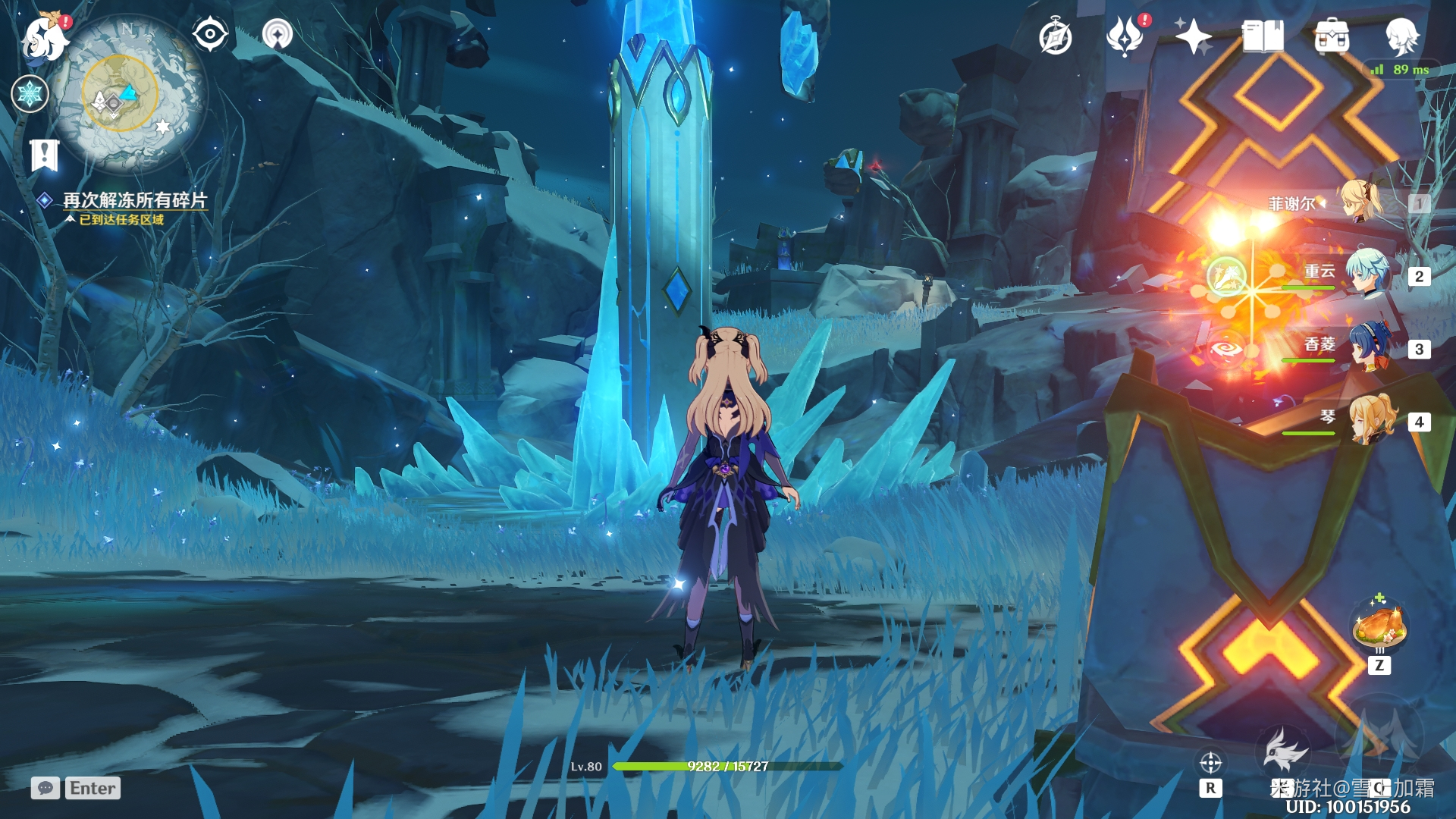Switch to party member 琴
1456x819 pixels.
[1371, 419]
